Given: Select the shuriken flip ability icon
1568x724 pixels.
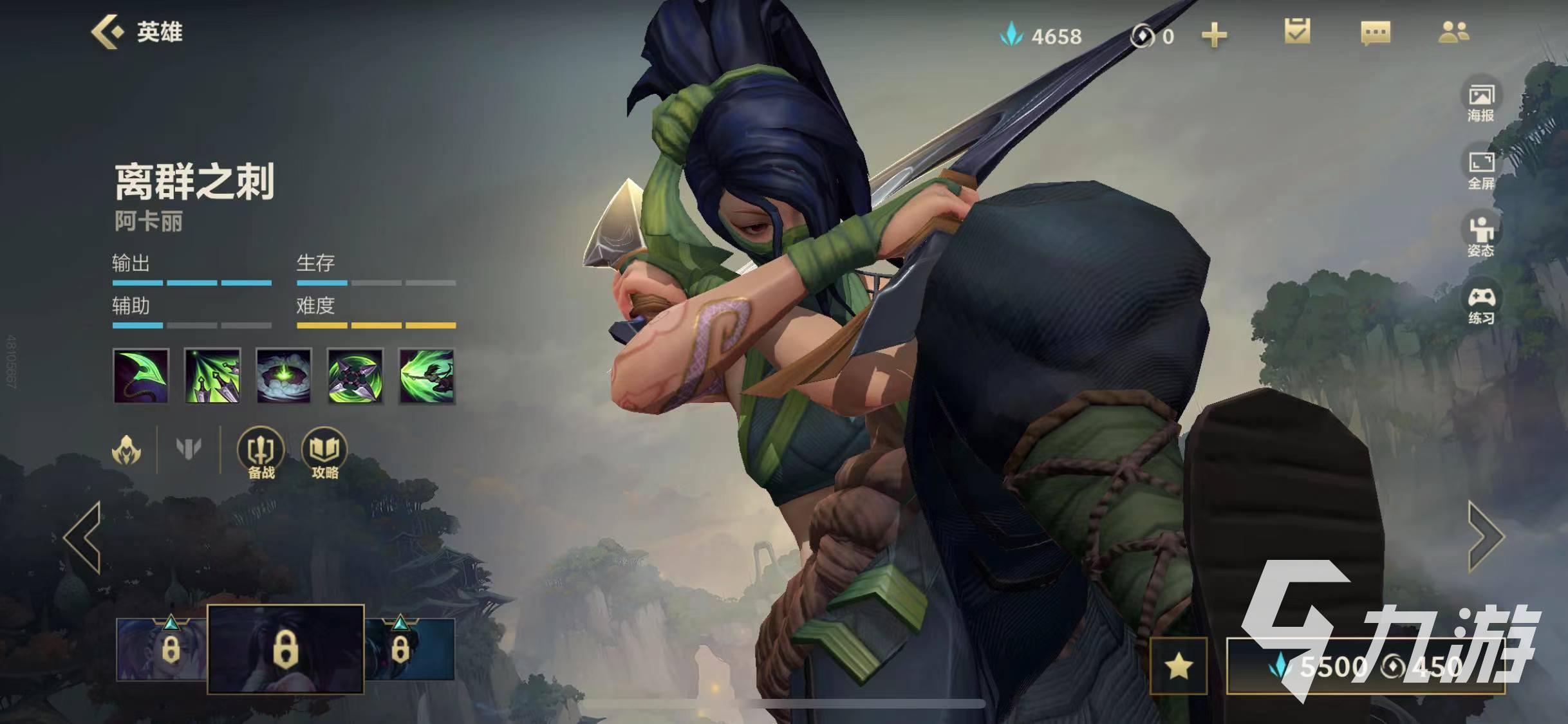Looking at the screenshot, I should [x=355, y=376].
